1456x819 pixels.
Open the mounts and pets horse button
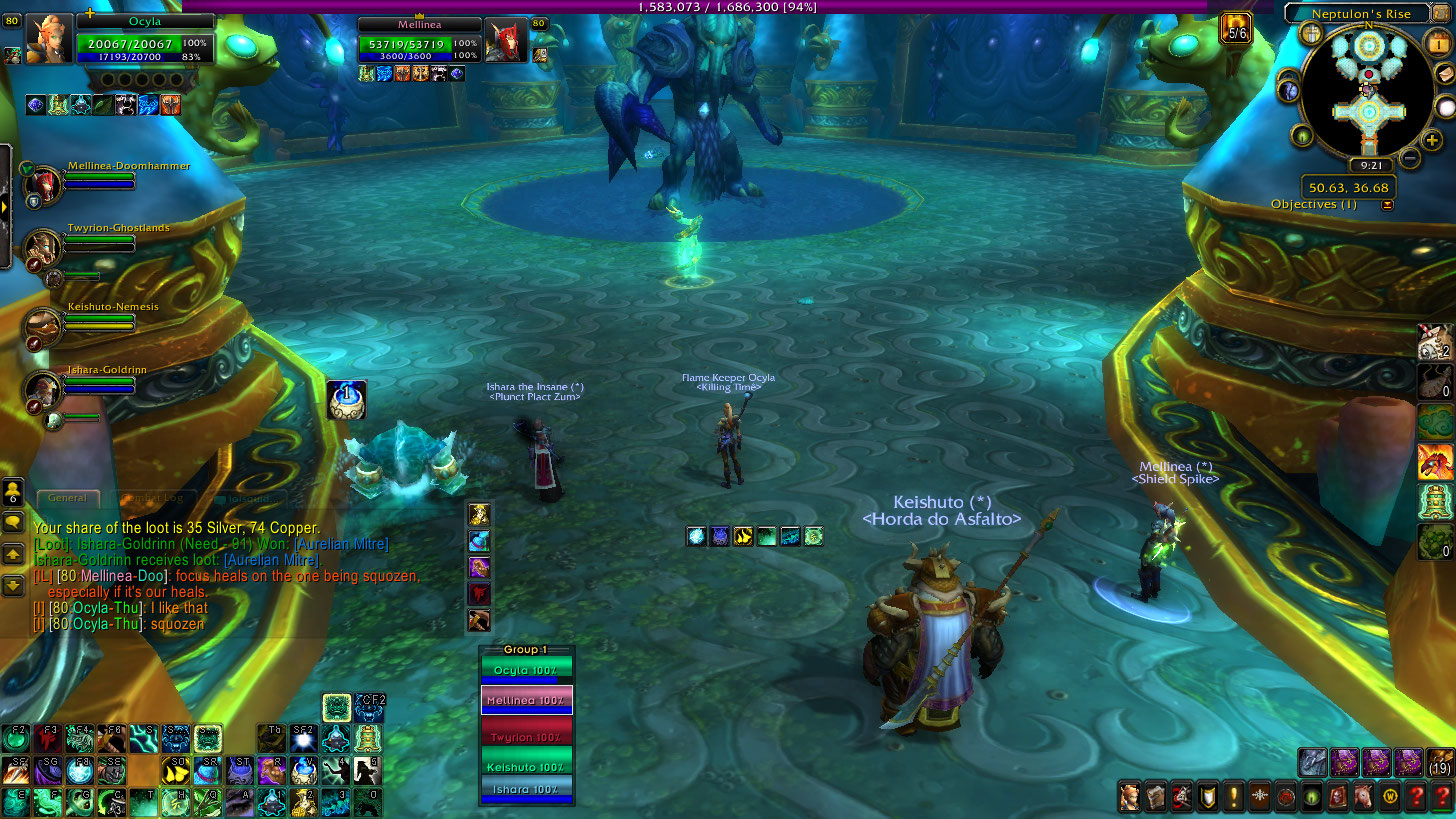coord(1363,797)
